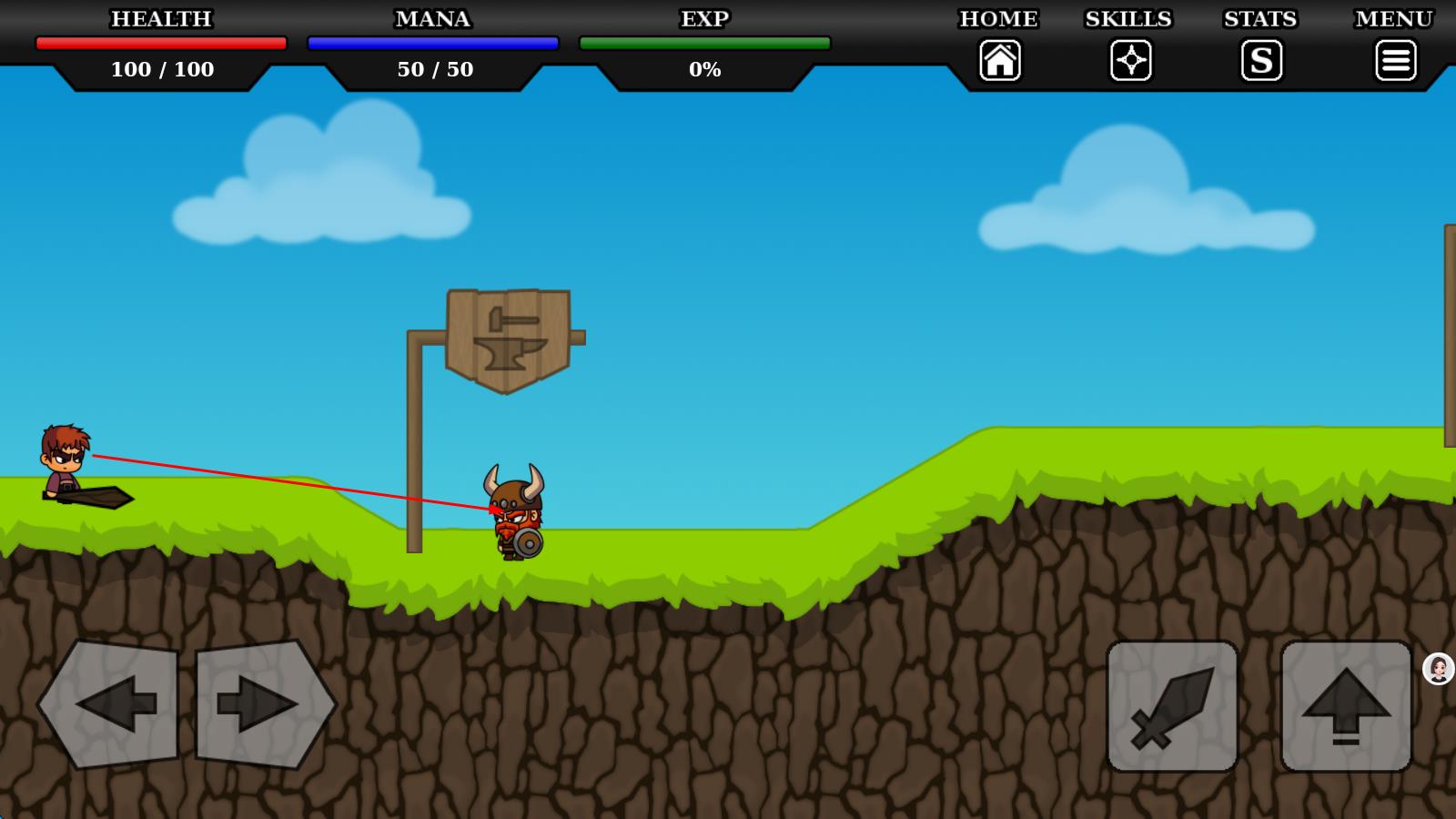Open the Home screen button
The image size is (1456, 819).
(x=999, y=61)
